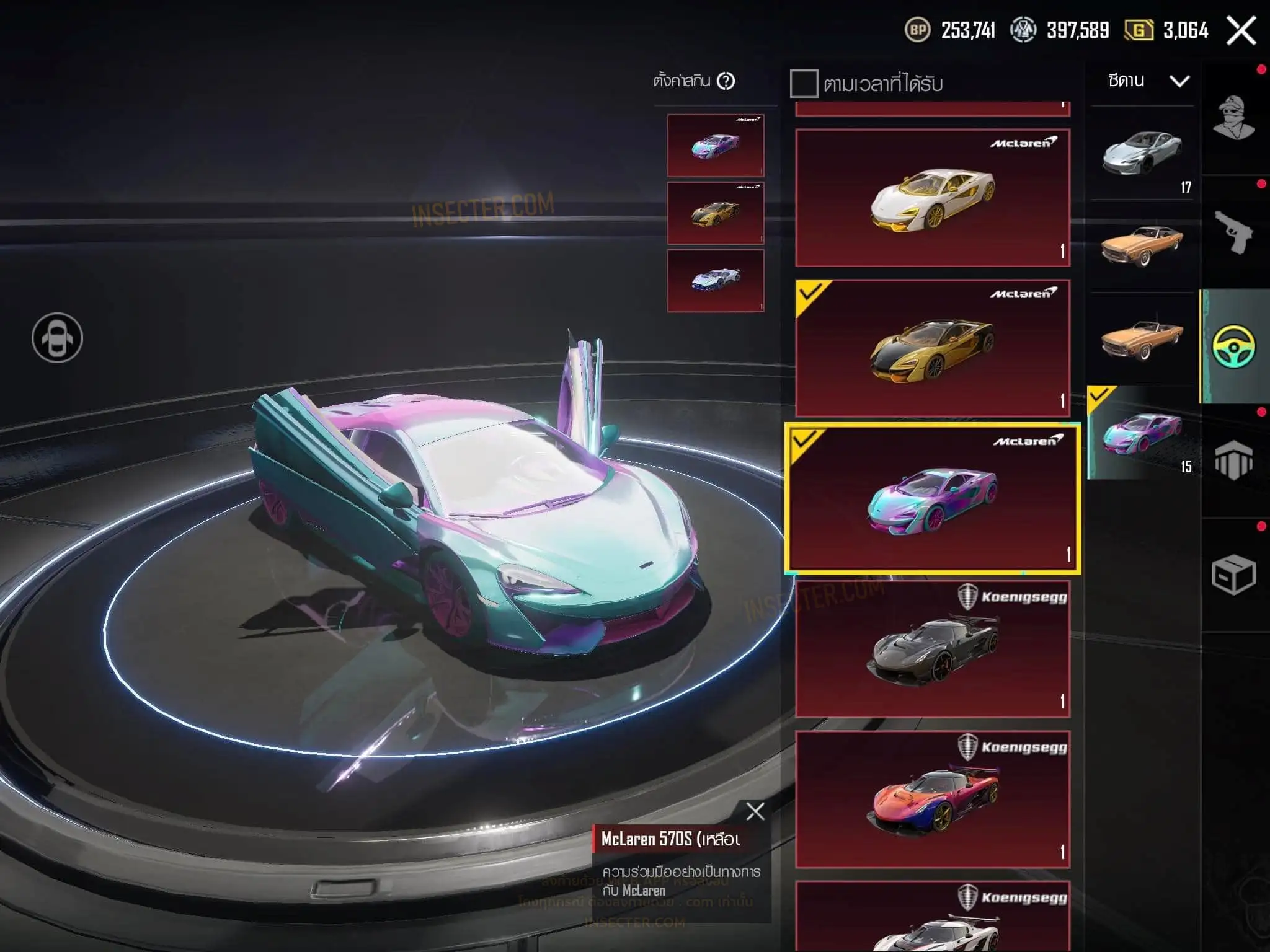Open the stacked-cube emblem tab

pyautogui.click(x=1234, y=461)
